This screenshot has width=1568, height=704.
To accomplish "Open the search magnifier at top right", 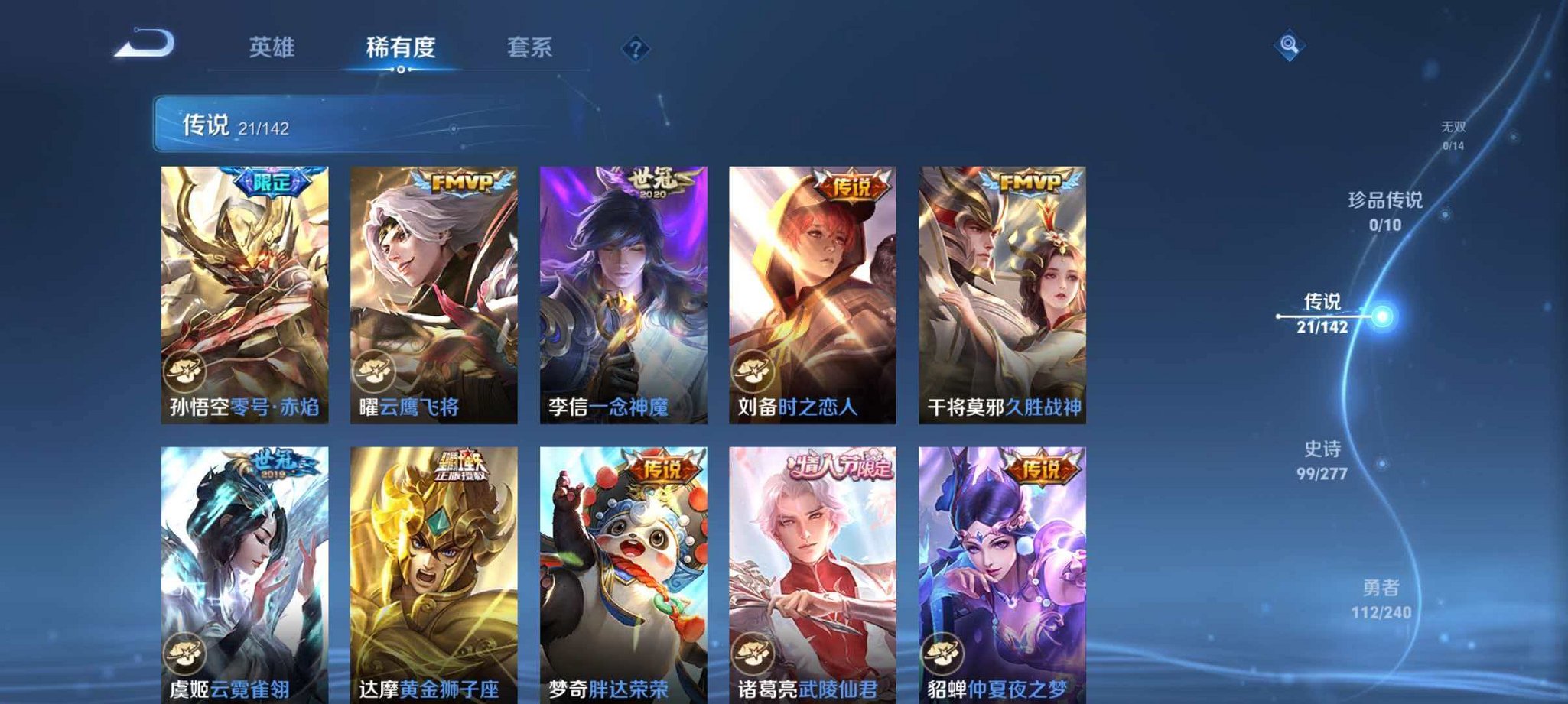I will coord(1289,46).
